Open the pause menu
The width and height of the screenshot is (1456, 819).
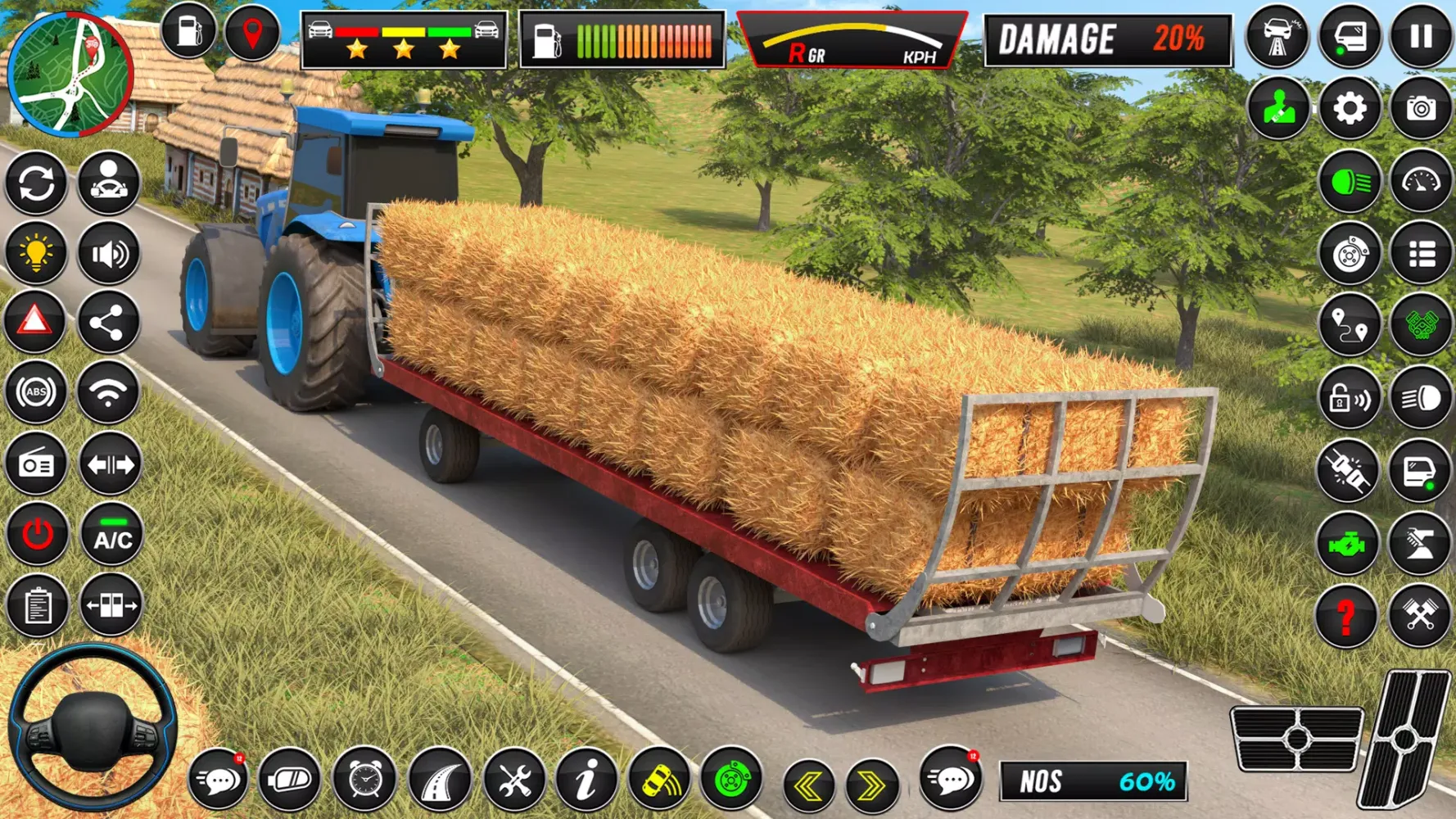[x=1421, y=36]
